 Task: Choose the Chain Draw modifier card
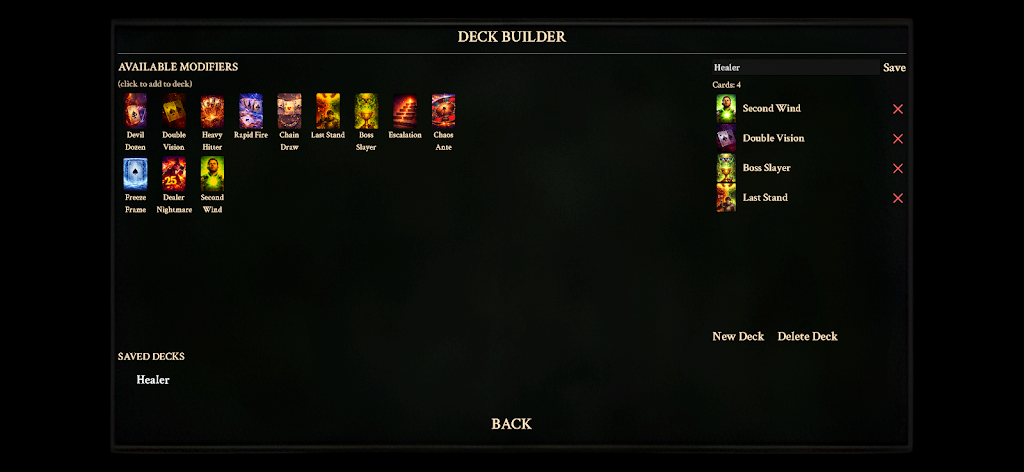(289, 111)
